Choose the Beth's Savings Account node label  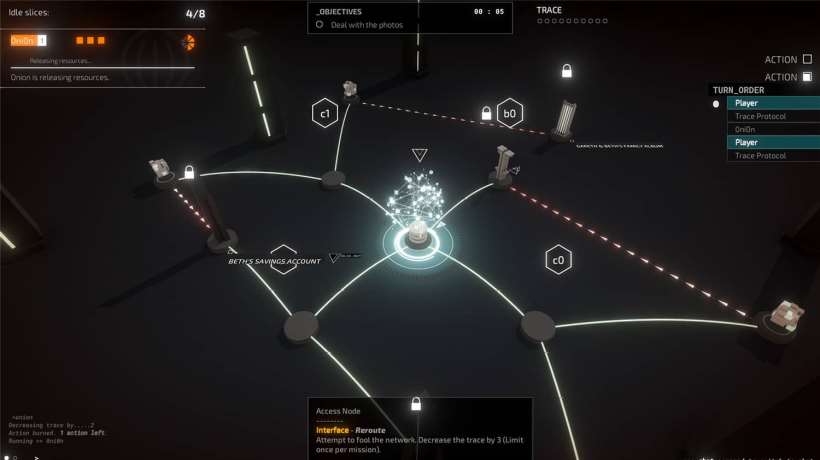coord(275,261)
